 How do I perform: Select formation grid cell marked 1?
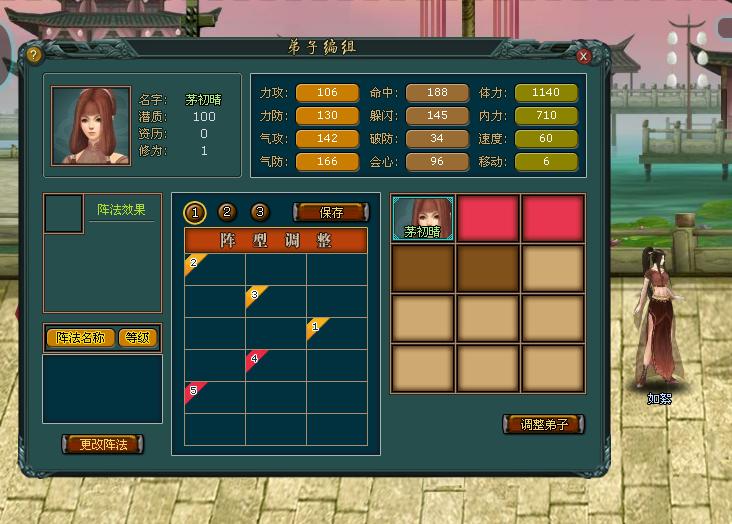pos(336,333)
